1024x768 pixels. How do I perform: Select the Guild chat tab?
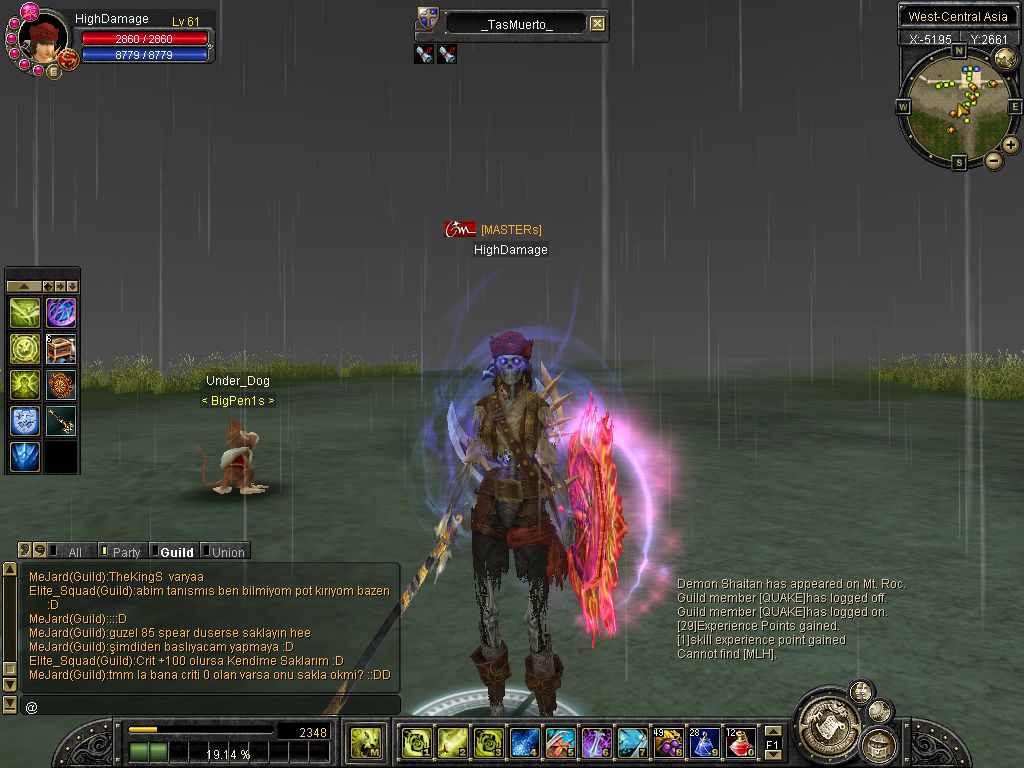point(176,552)
